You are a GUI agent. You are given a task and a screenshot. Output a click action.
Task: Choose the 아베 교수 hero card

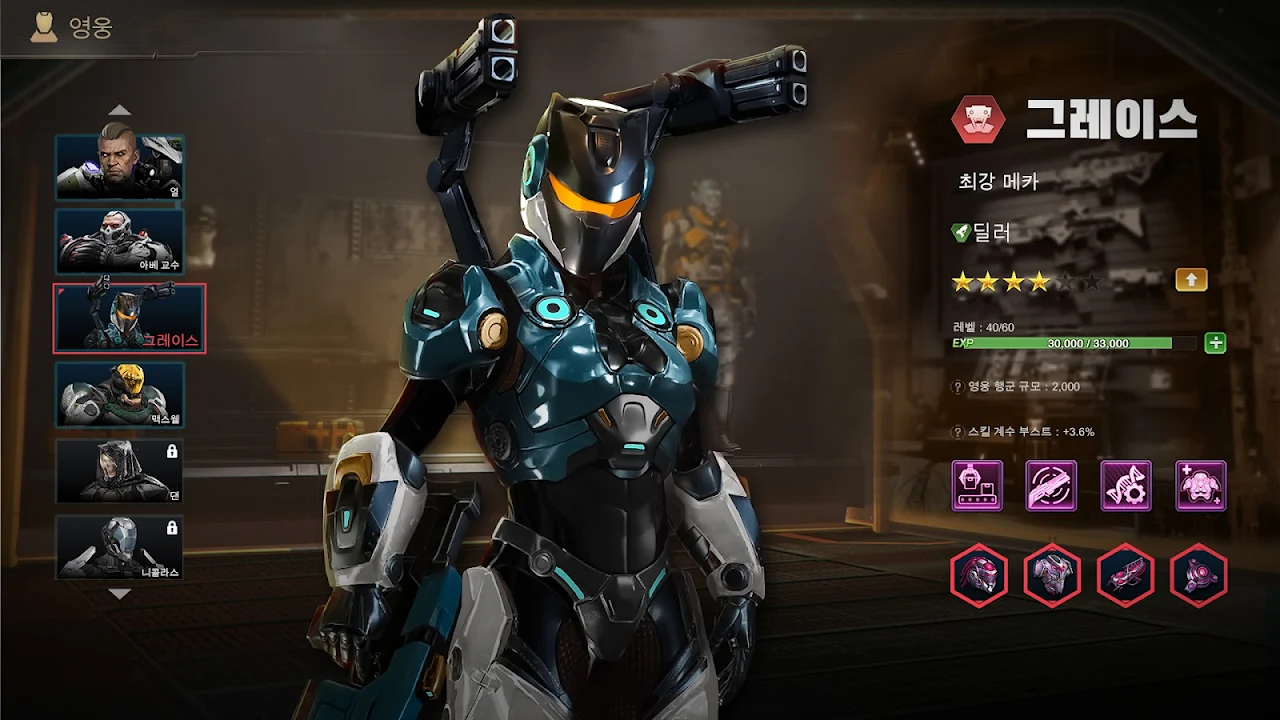pyautogui.click(x=120, y=241)
